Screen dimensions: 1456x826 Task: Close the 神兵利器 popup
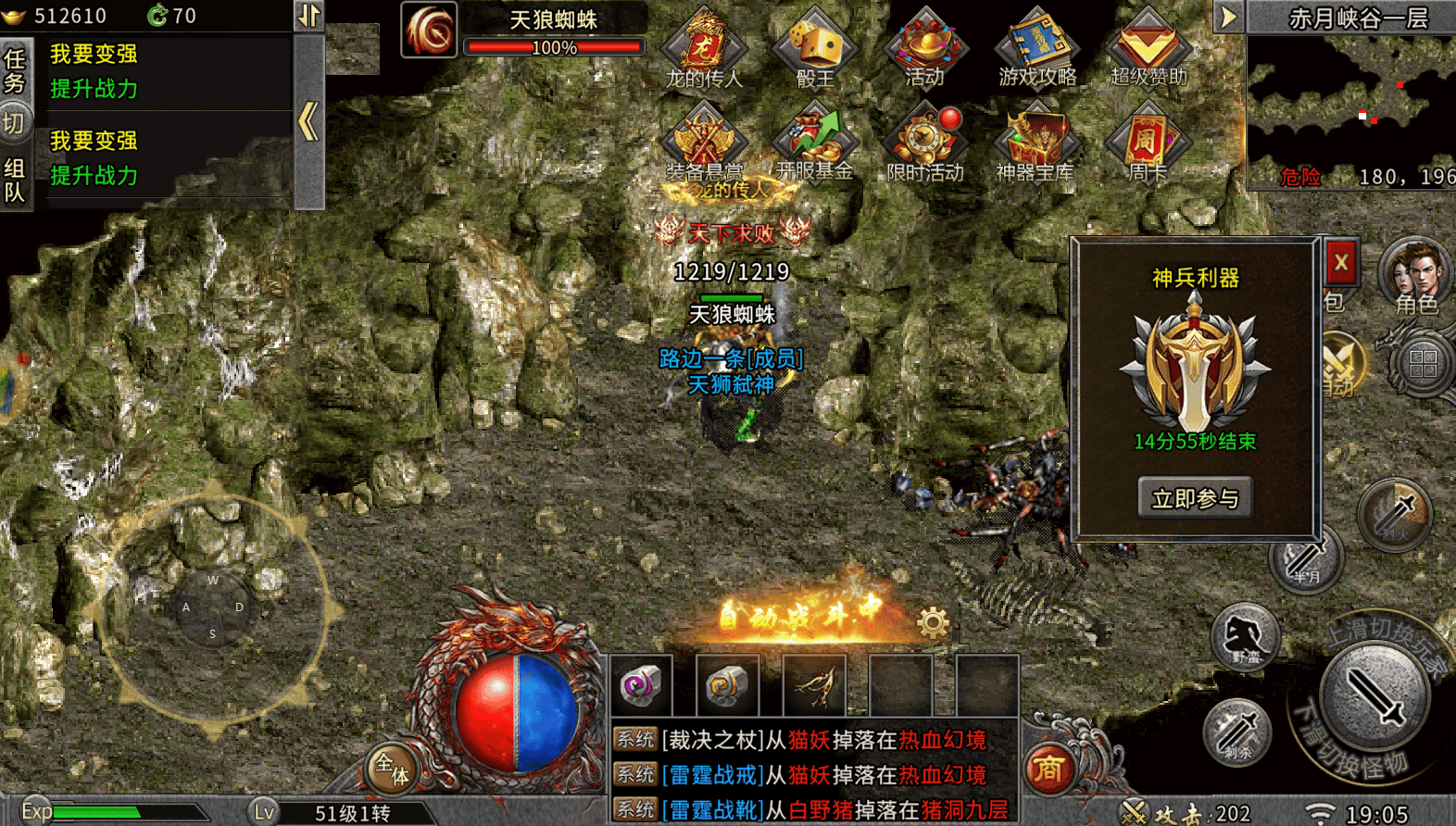pyautogui.click(x=1340, y=263)
